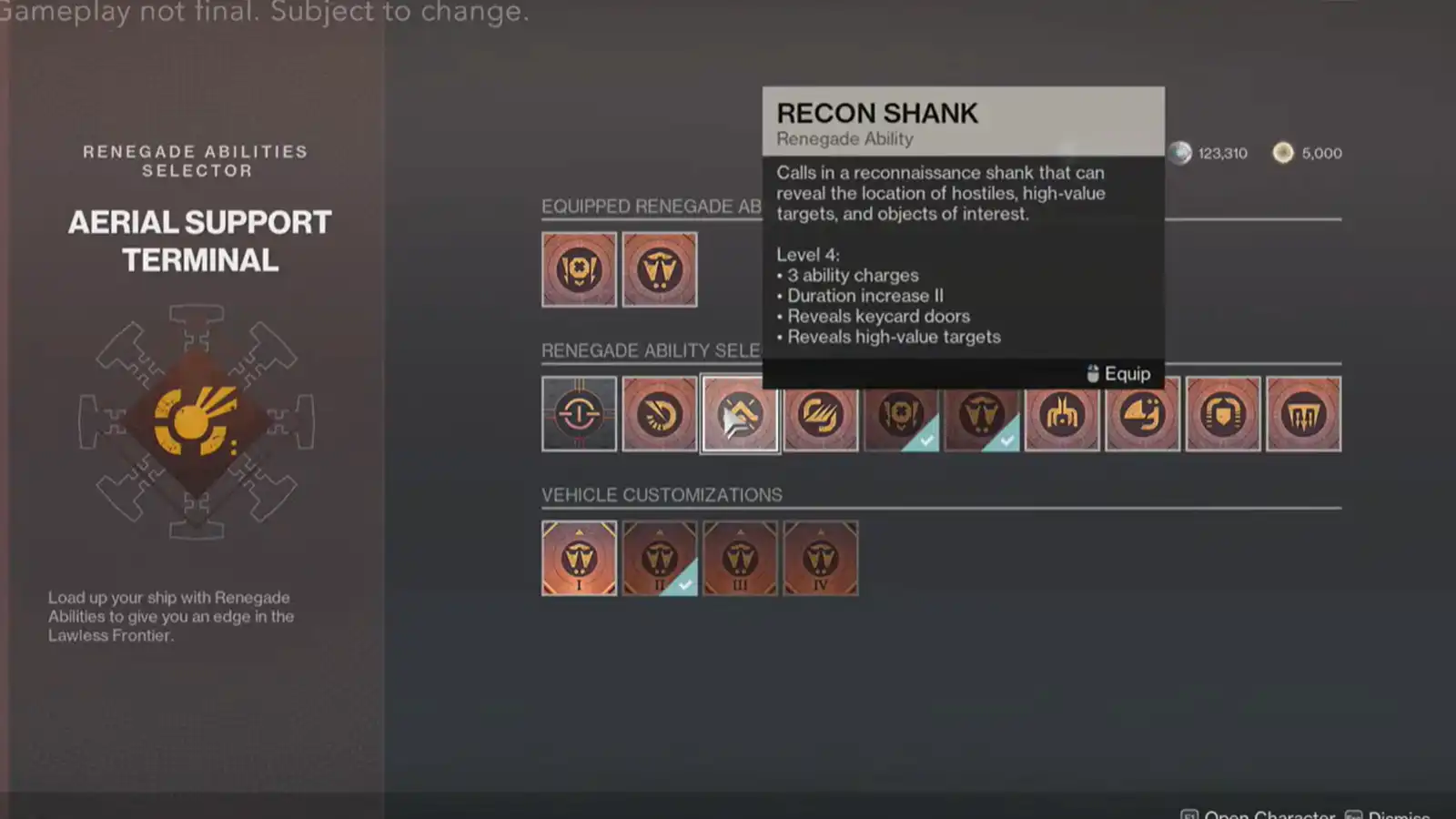Screen dimensions: 1456x819
Task: Click the crosshair turret ability icon
Action: pos(579,414)
